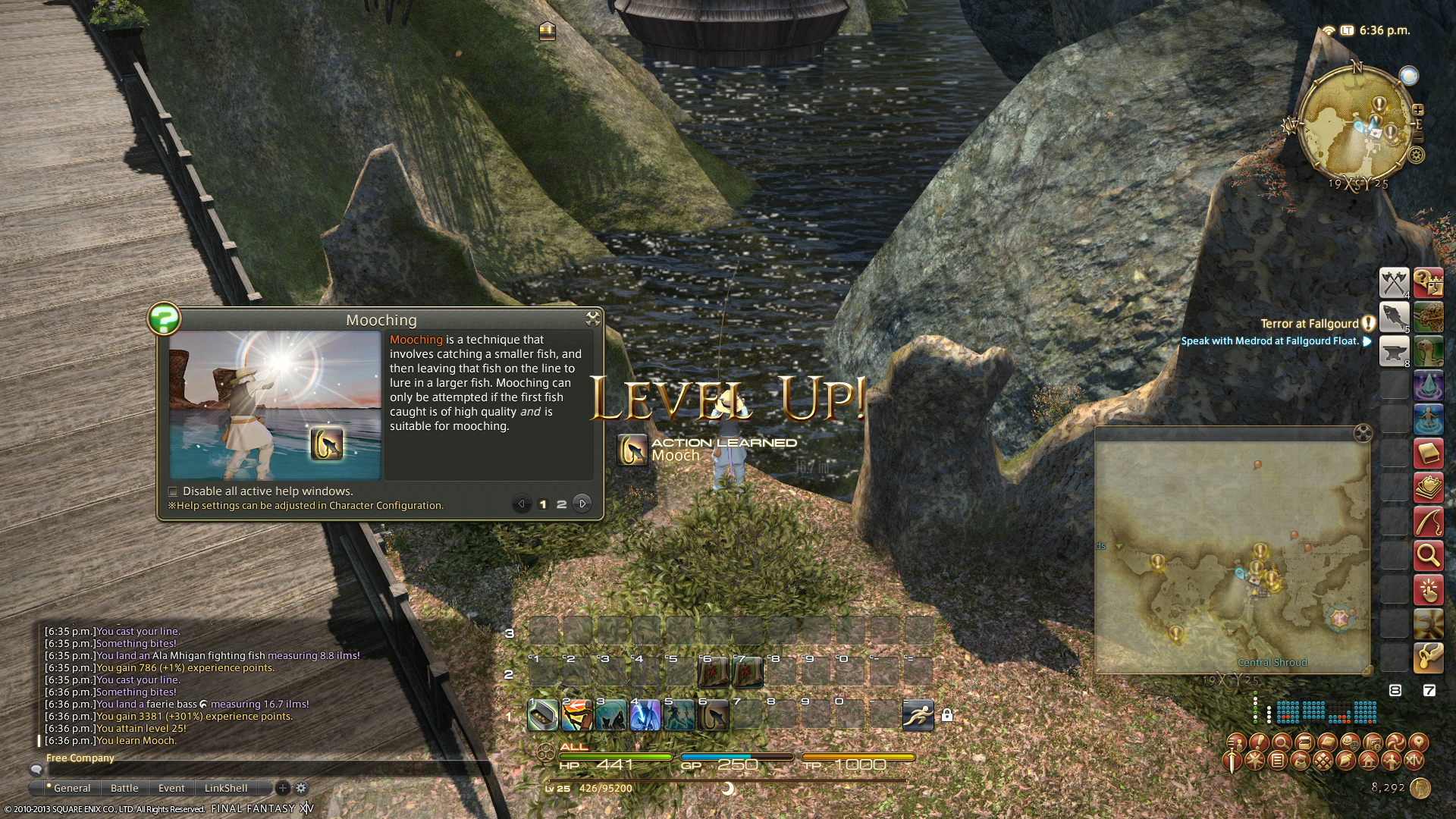Select the fish icon on side hotbar

click(1394, 317)
